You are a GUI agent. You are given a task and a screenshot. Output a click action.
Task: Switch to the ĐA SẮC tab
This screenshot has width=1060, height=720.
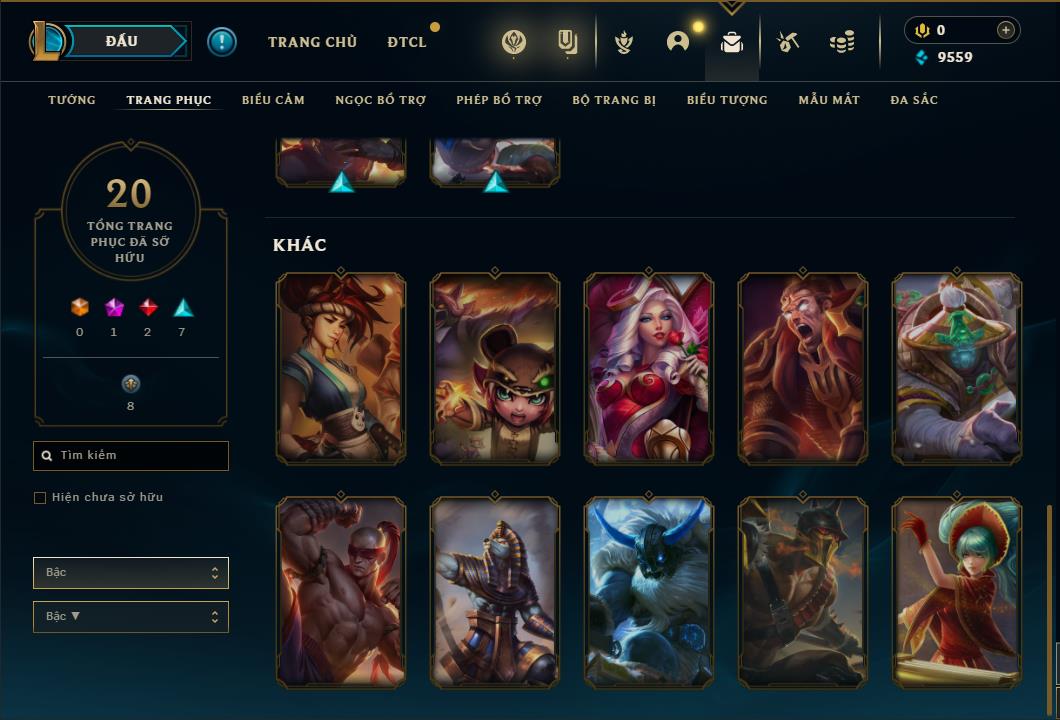coord(914,100)
